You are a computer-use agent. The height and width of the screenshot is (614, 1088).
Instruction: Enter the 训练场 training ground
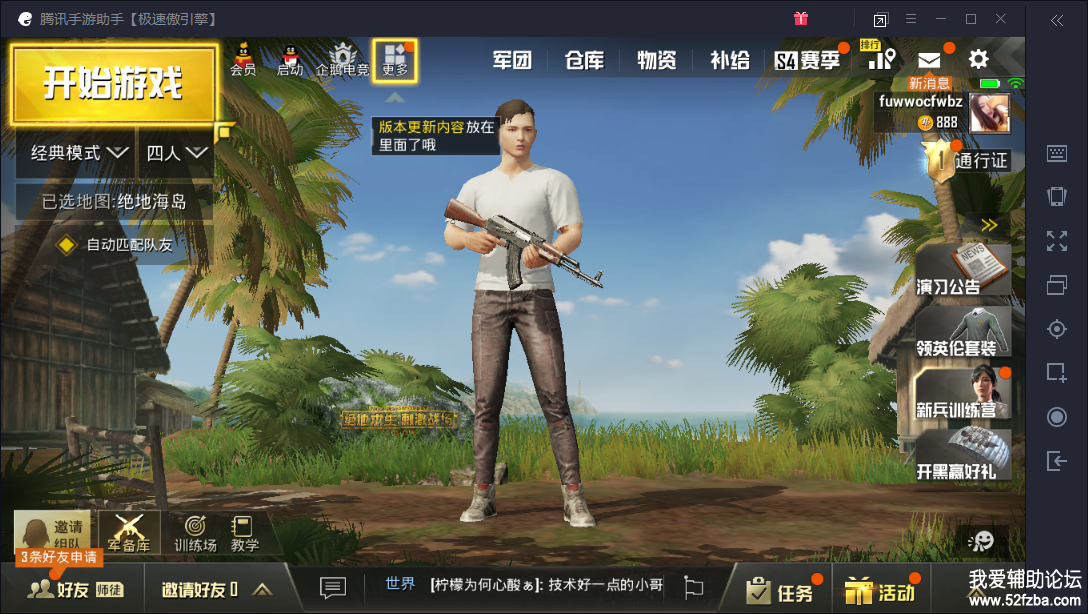pyautogui.click(x=195, y=533)
